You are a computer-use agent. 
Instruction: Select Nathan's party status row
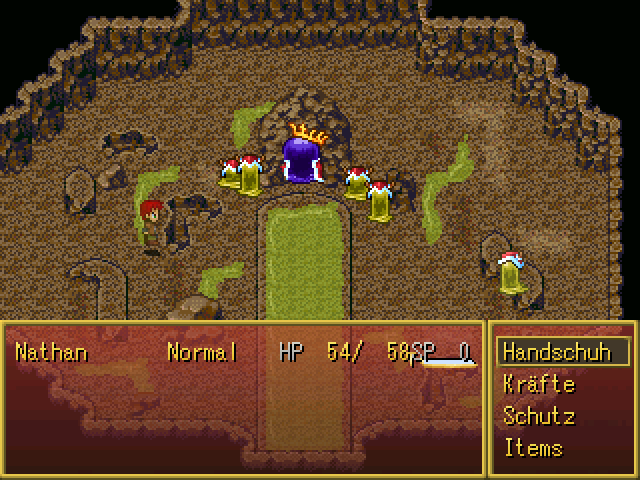point(243,352)
